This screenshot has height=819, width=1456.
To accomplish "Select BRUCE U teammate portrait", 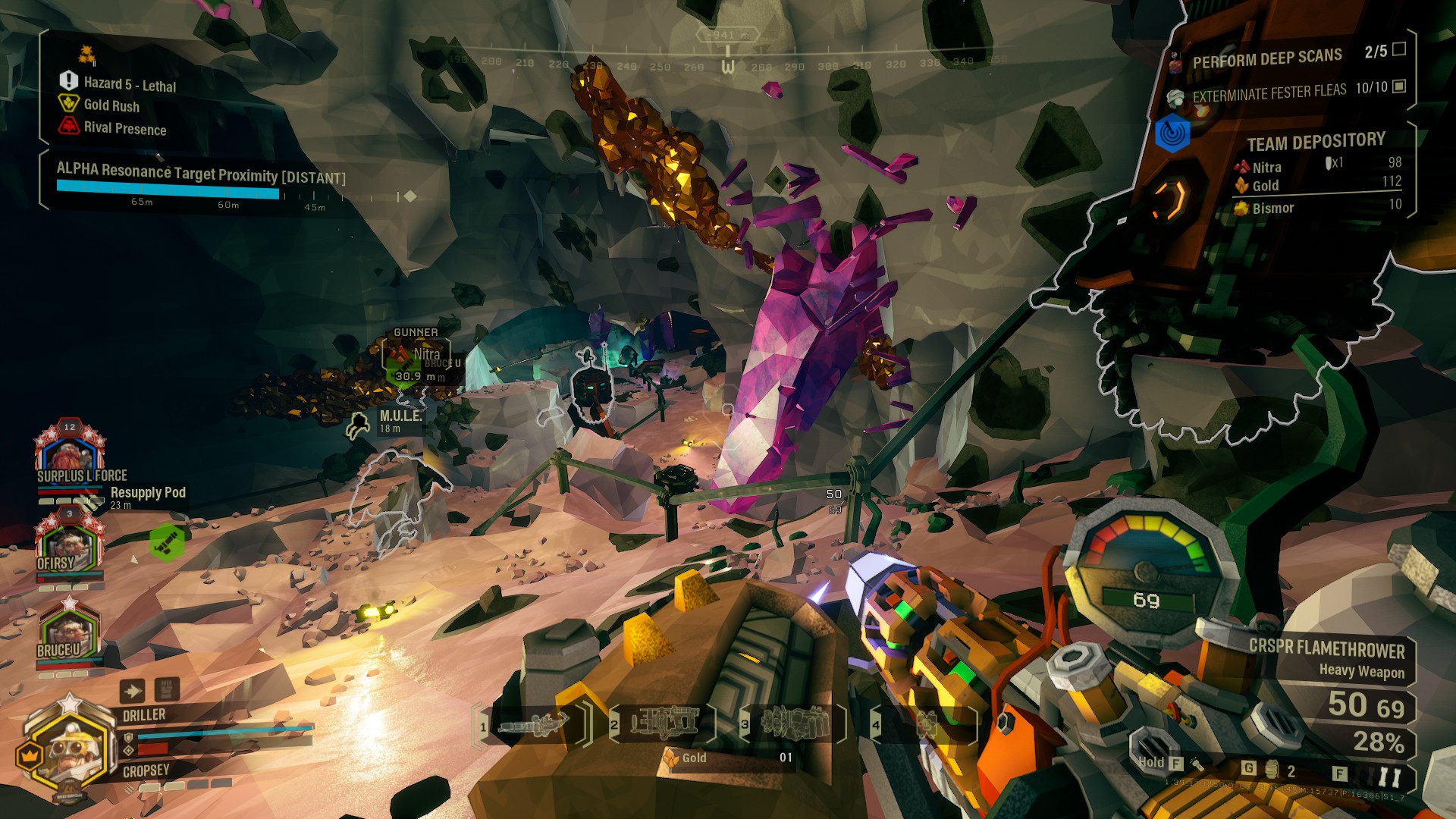I will 69,633.
